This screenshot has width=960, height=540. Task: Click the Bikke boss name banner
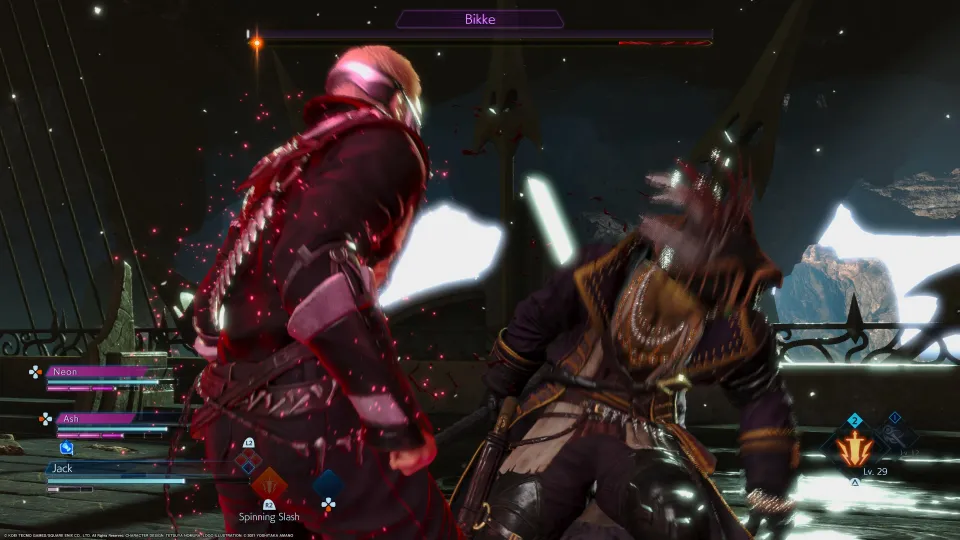click(x=480, y=18)
